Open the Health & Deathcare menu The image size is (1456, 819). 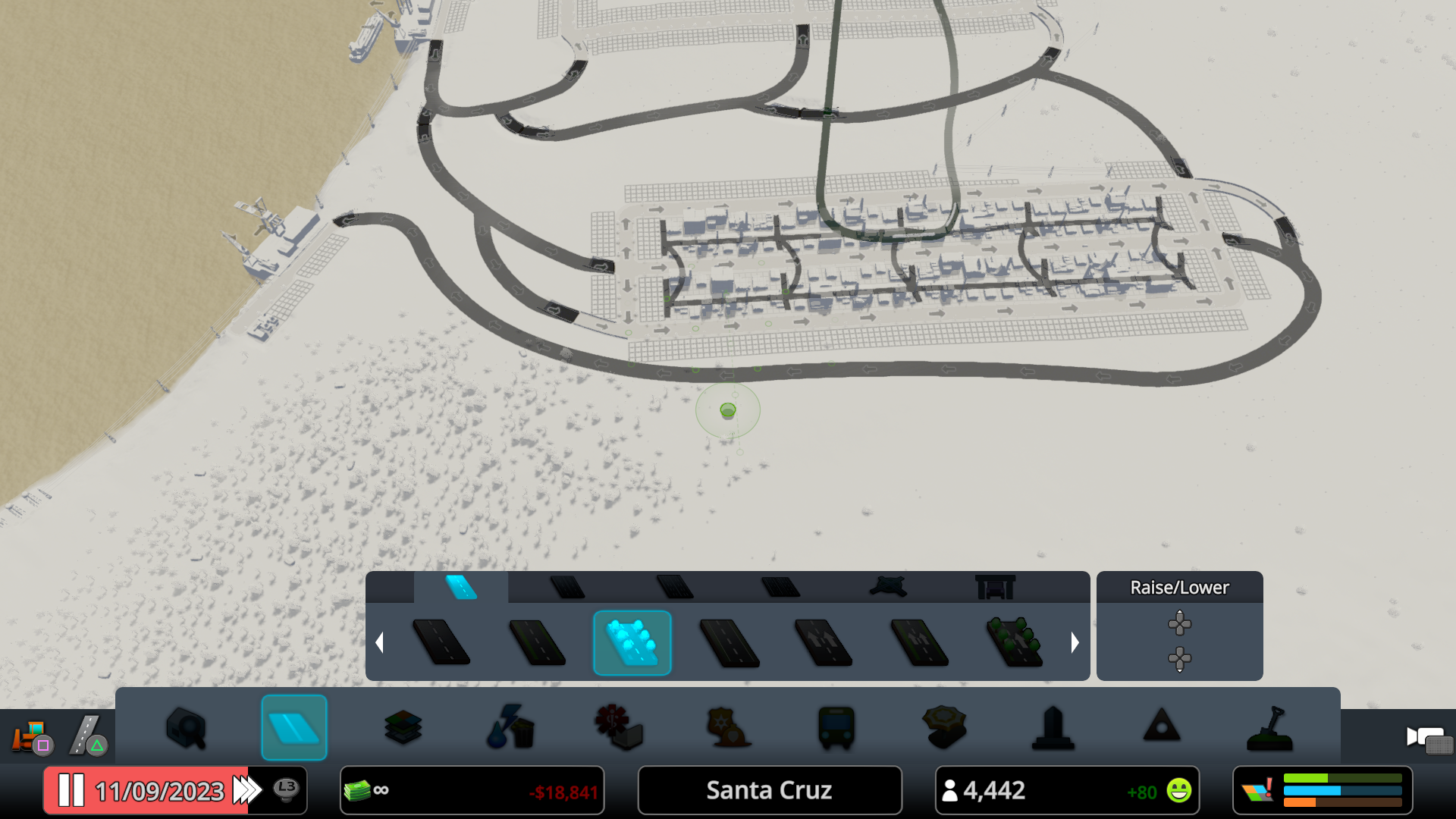619,728
